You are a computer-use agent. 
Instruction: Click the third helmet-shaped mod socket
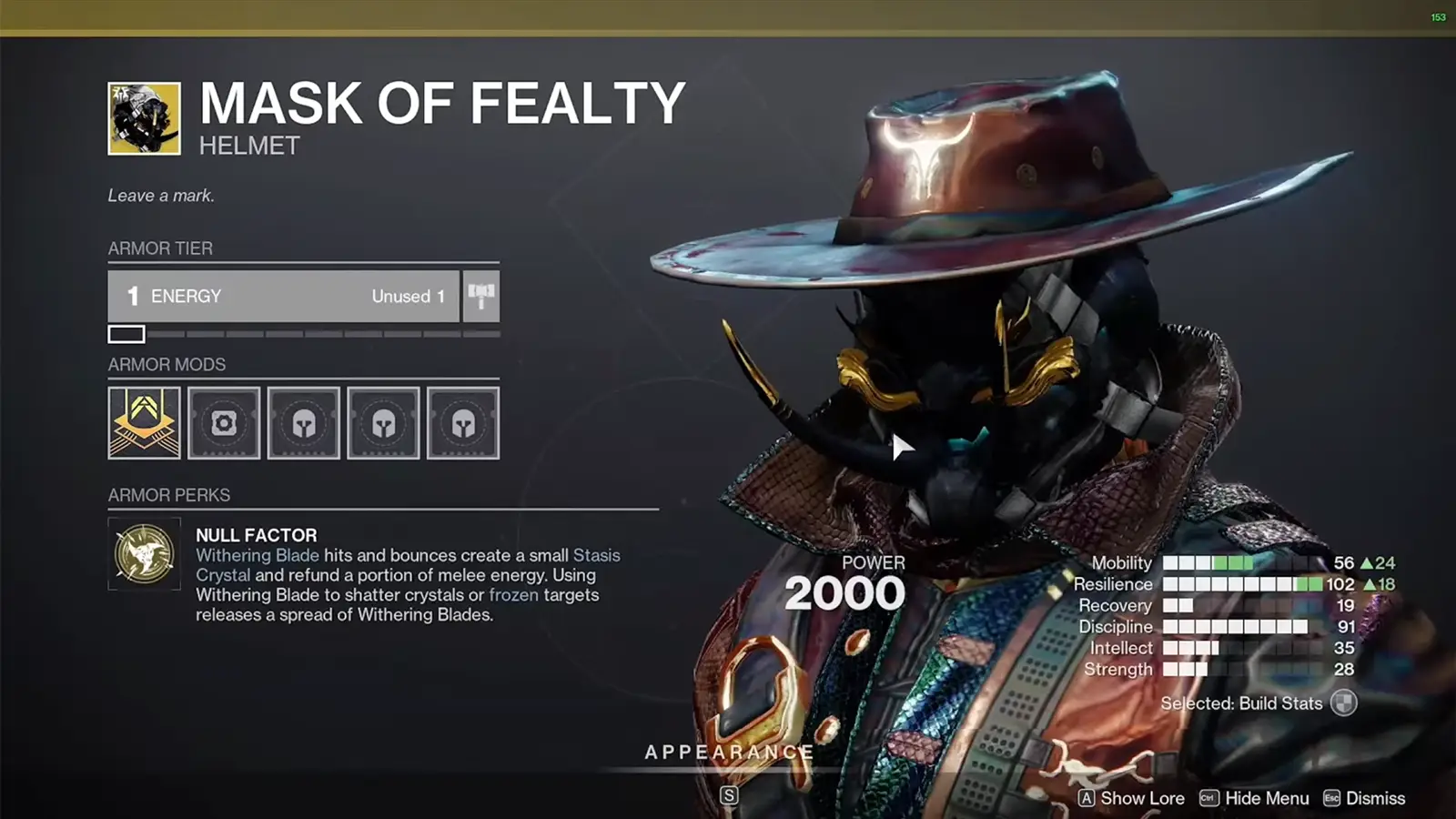pos(304,422)
